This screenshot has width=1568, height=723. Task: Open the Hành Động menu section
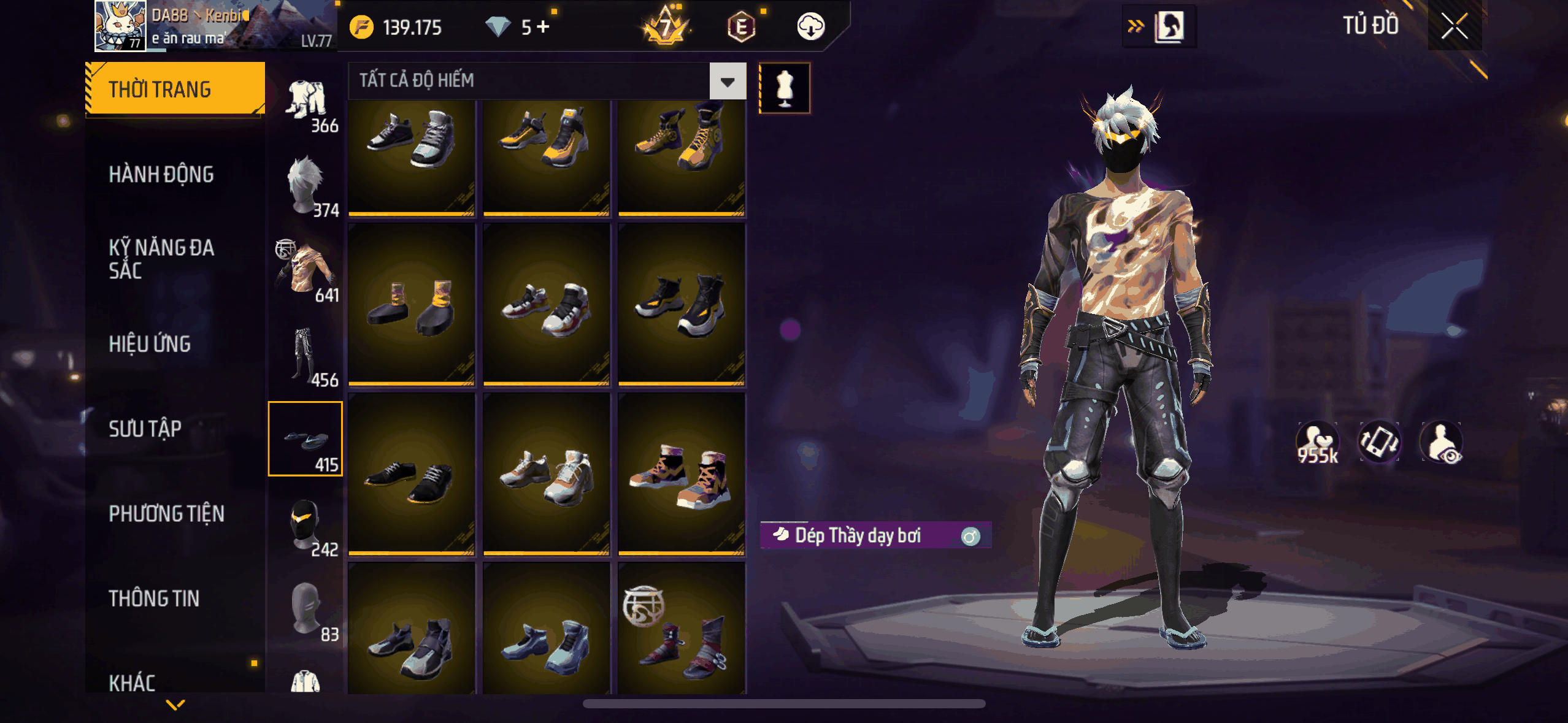[x=161, y=175]
